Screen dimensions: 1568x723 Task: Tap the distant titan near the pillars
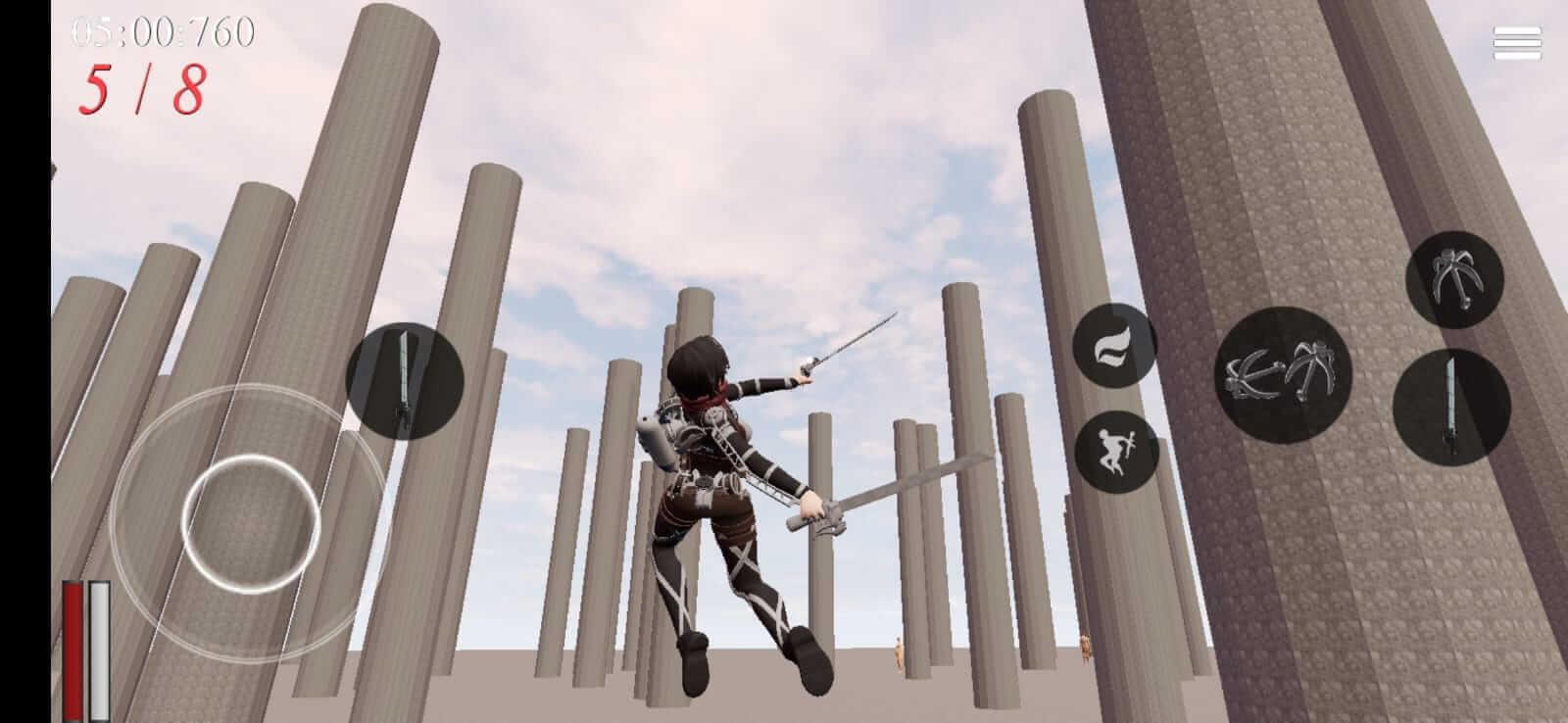(898, 653)
